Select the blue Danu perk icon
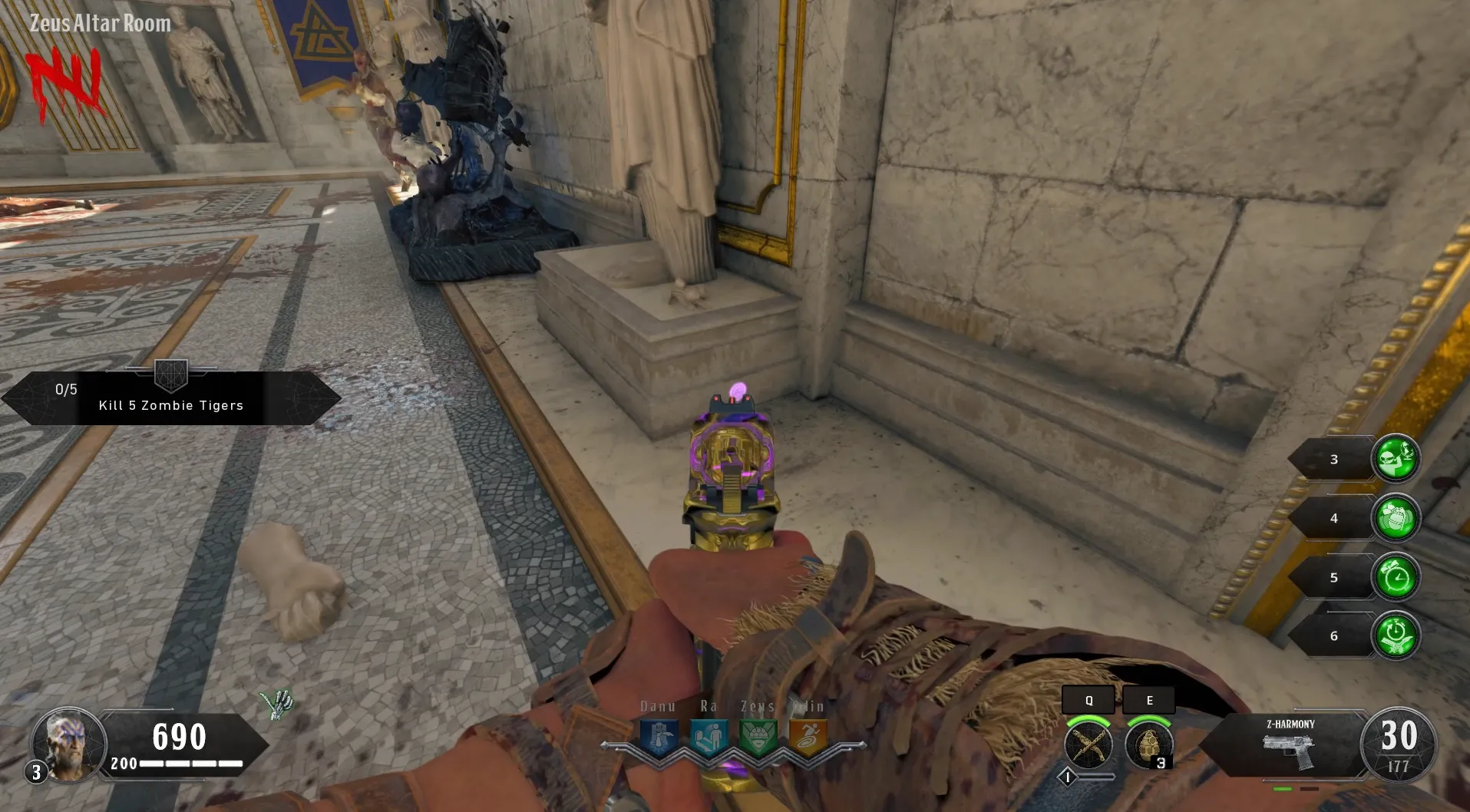Image resolution: width=1470 pixels, height=812 pixels. pos(659,738)
